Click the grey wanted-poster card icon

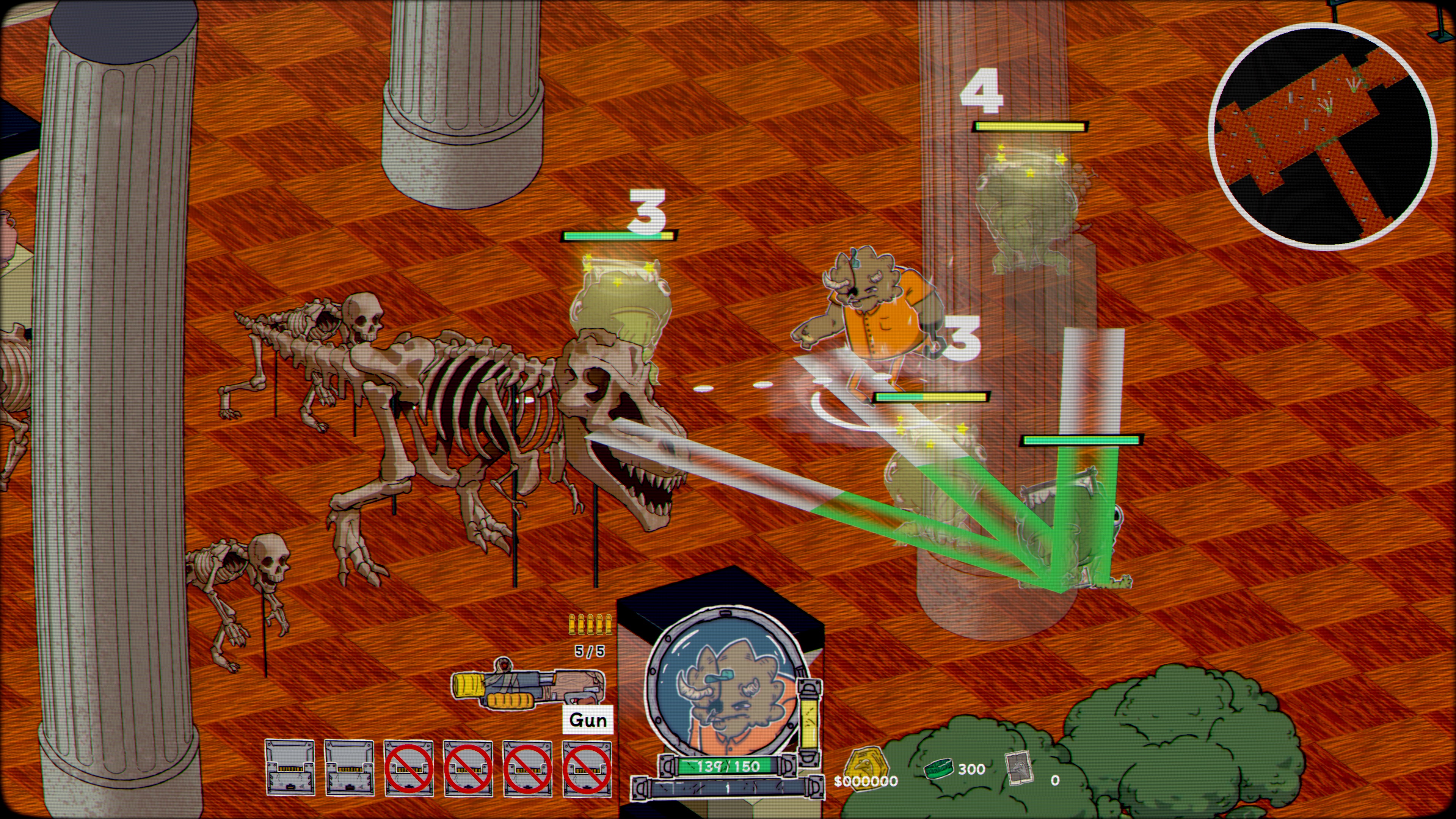click(x=1021, y=768)
